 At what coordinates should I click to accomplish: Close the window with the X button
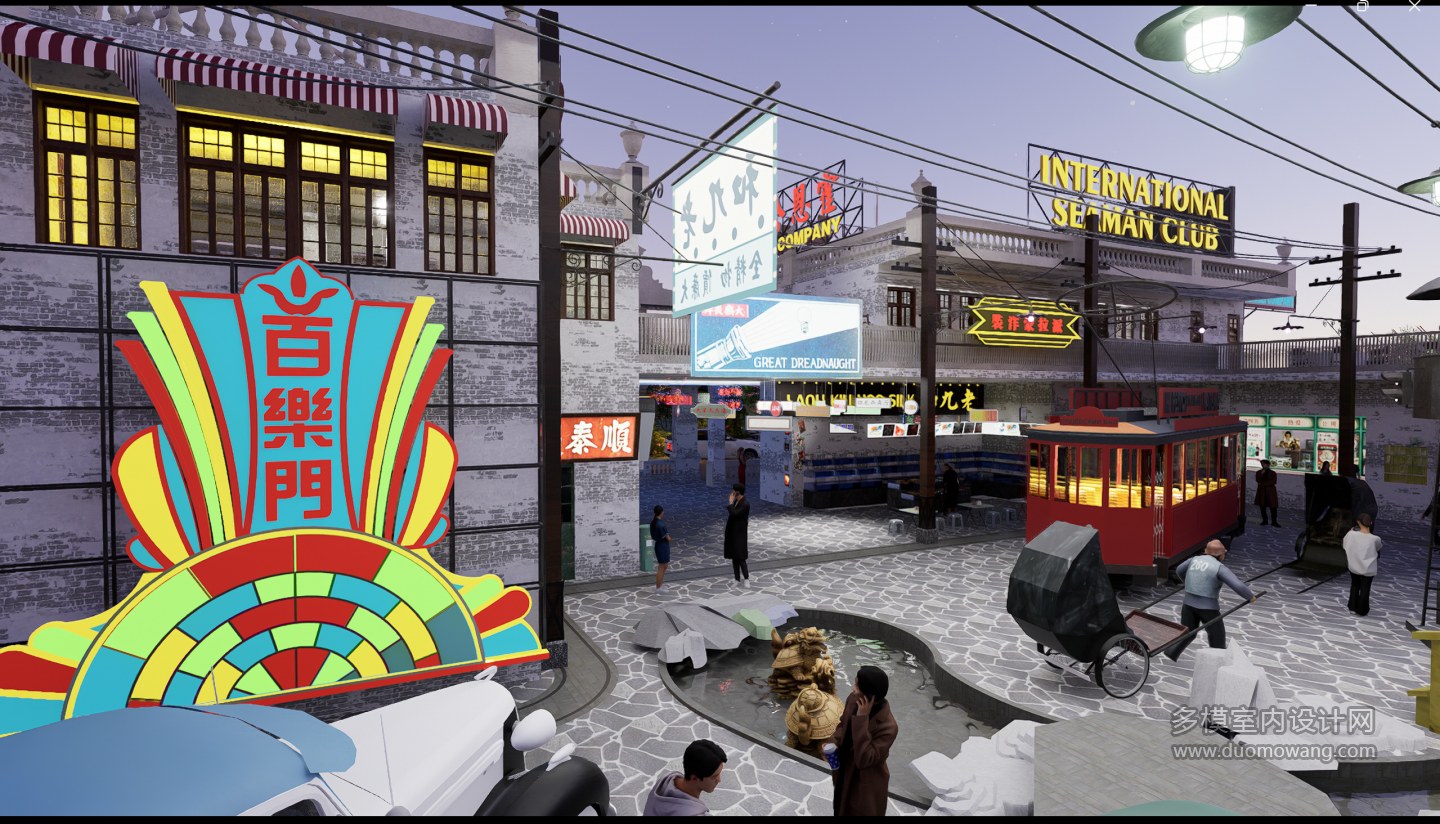(x=1414, y=5)
